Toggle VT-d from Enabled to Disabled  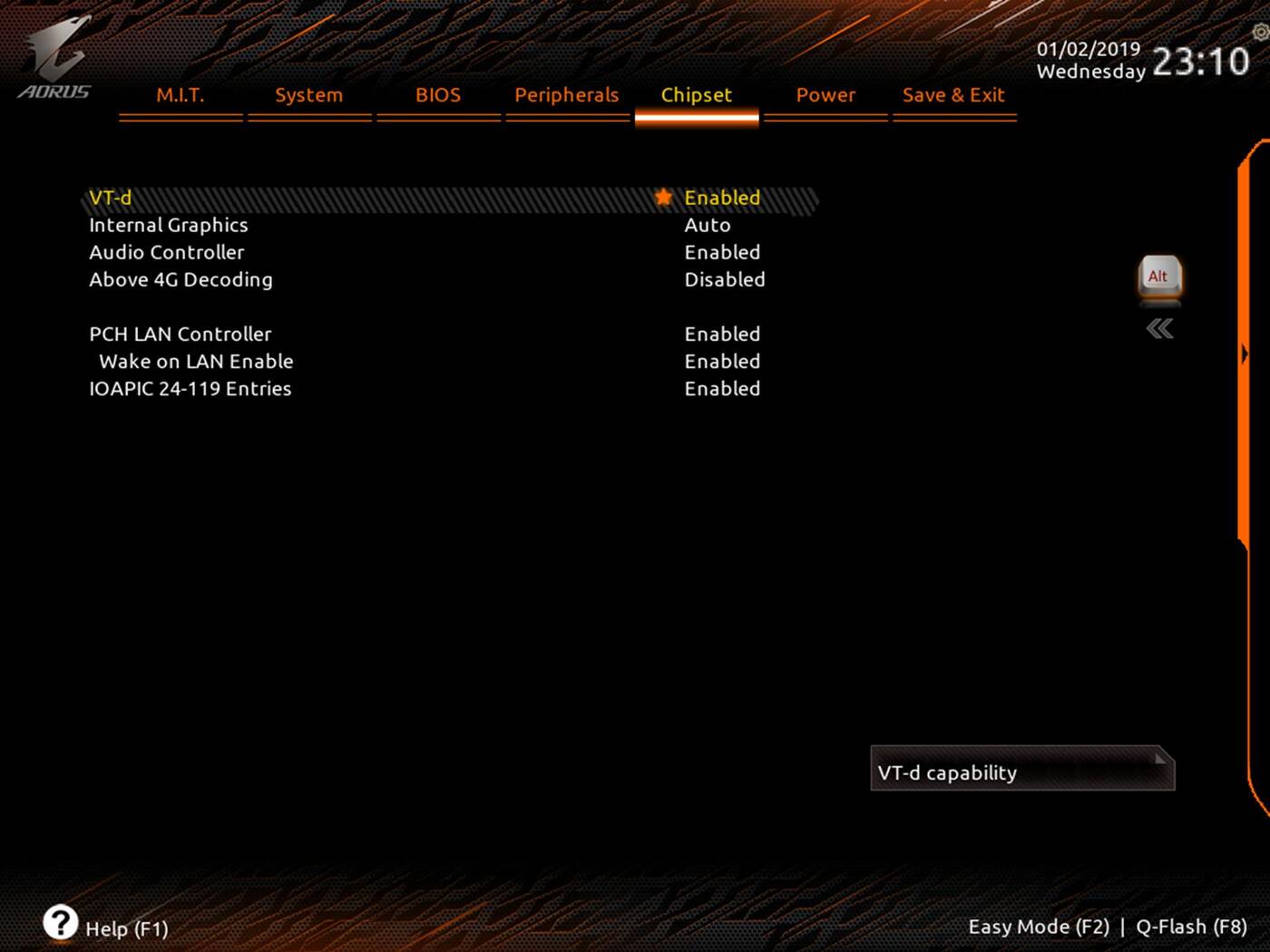click(723, 198)
